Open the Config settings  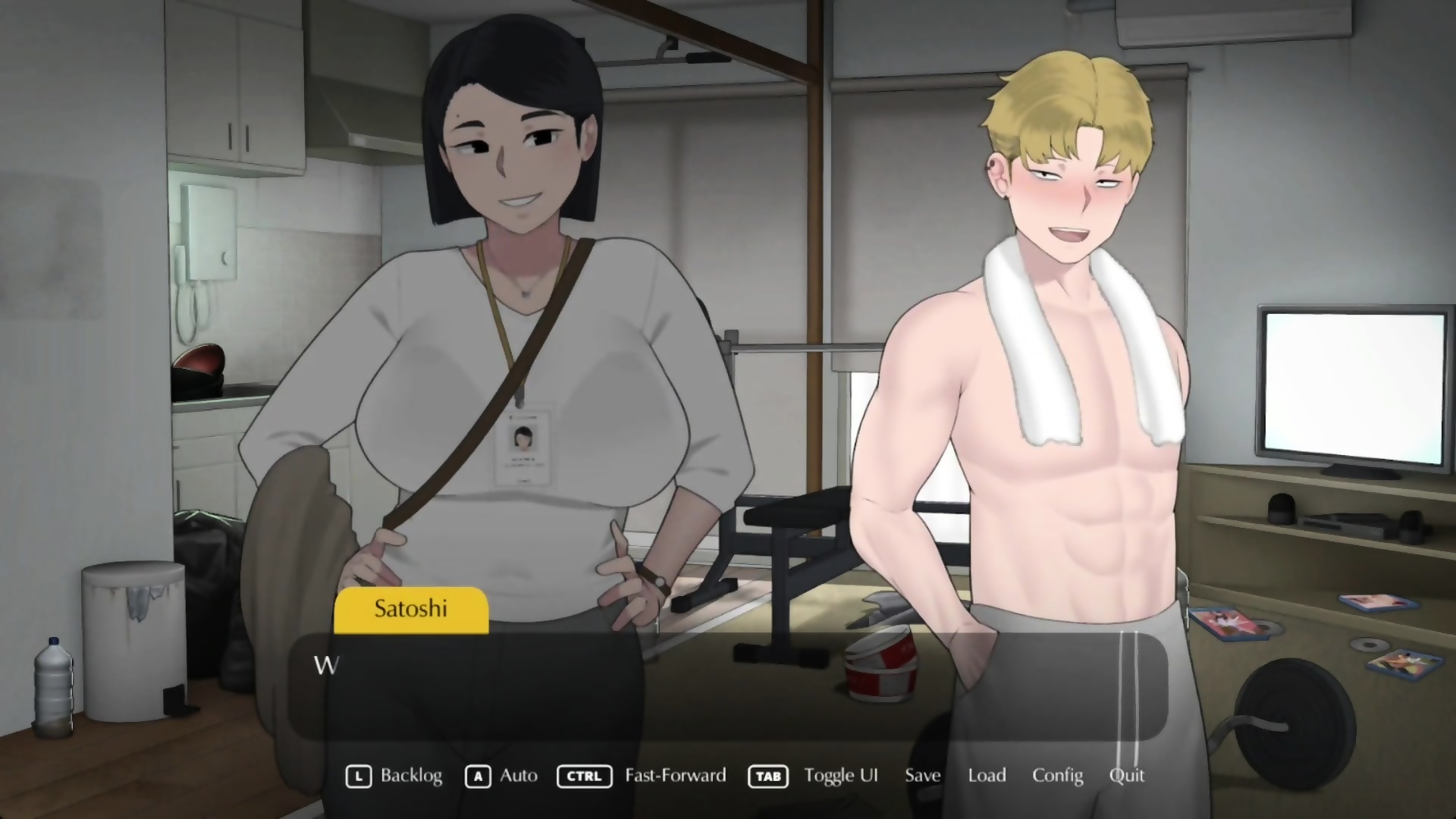(1057, 775)
